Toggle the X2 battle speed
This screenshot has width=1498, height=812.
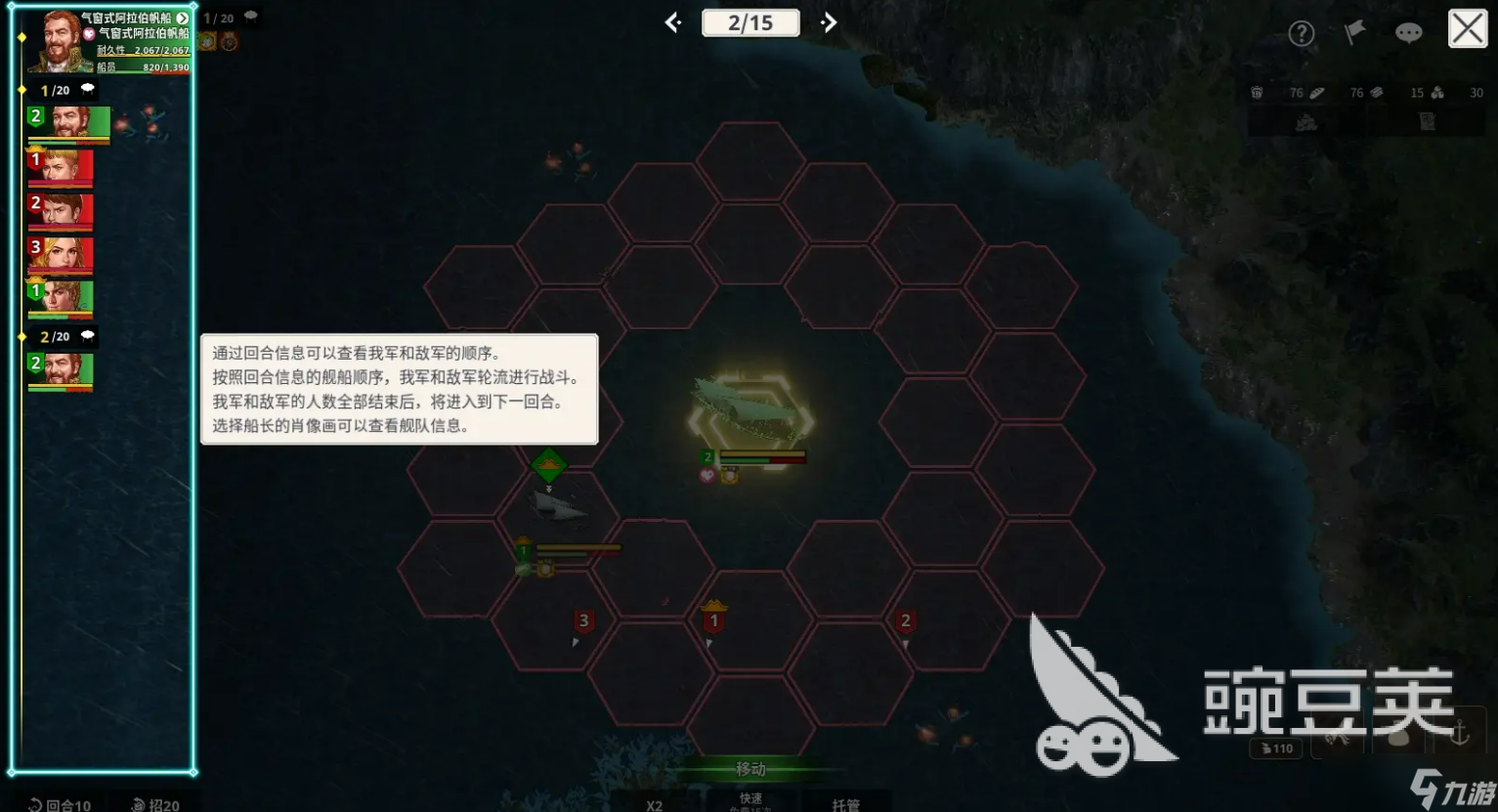655,804
